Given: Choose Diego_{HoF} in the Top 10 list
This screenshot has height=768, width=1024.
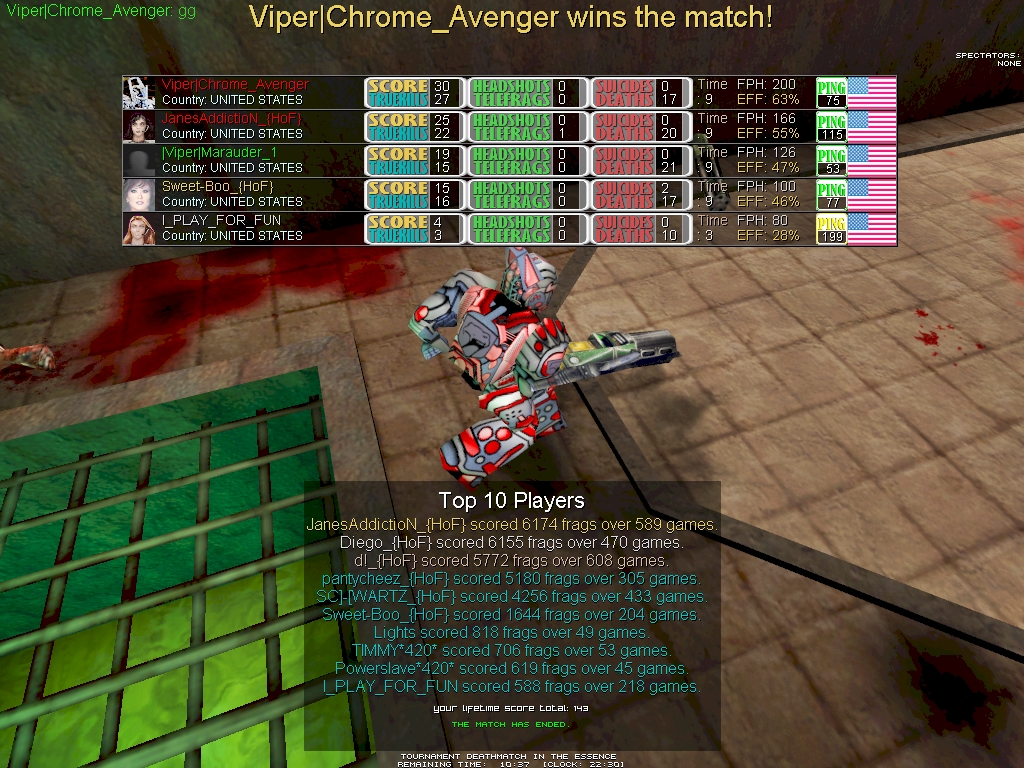Looking at the screenshot, I should tap(511, 542).
